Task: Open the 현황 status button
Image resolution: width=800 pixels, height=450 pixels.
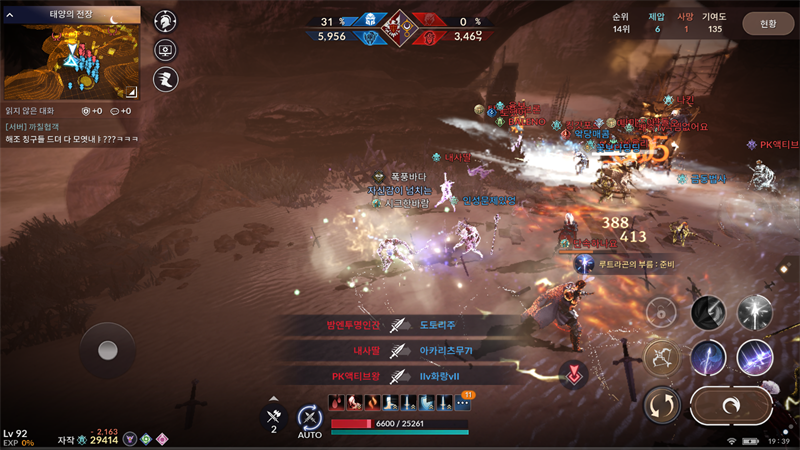Action: pyautogui.click(x=767, y=23)
